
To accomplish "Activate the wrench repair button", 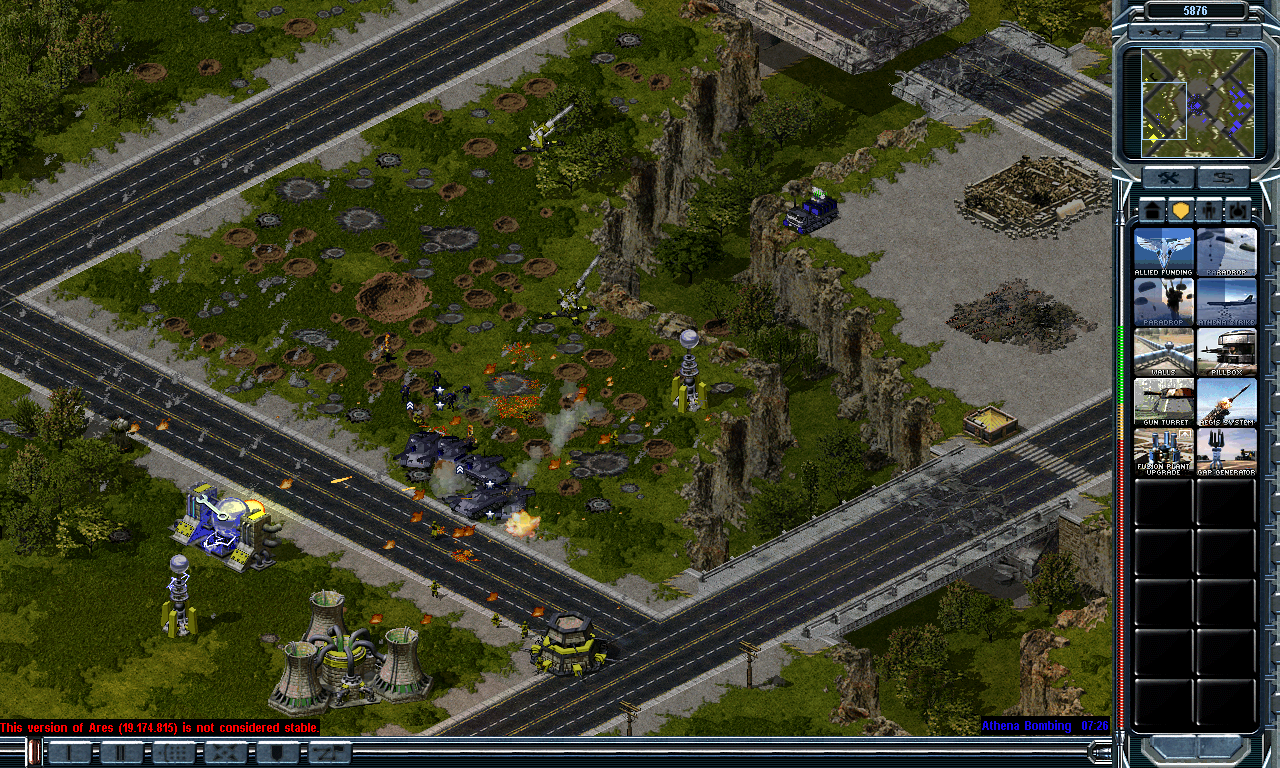I will pos(1168,179).
